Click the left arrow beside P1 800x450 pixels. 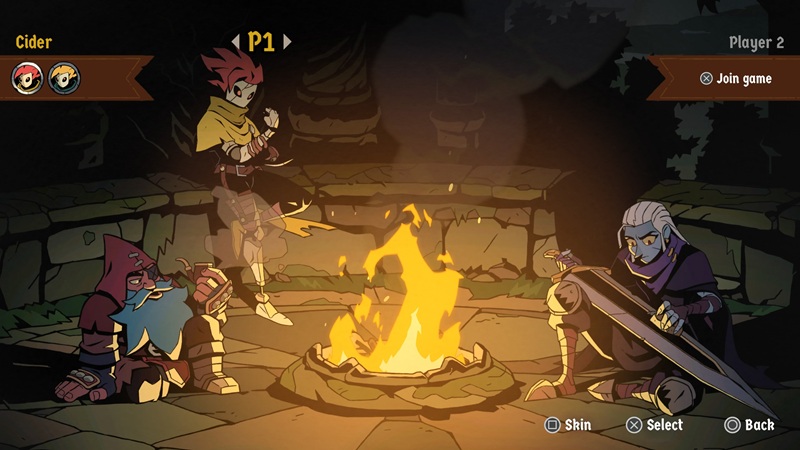tap(236, 42)
